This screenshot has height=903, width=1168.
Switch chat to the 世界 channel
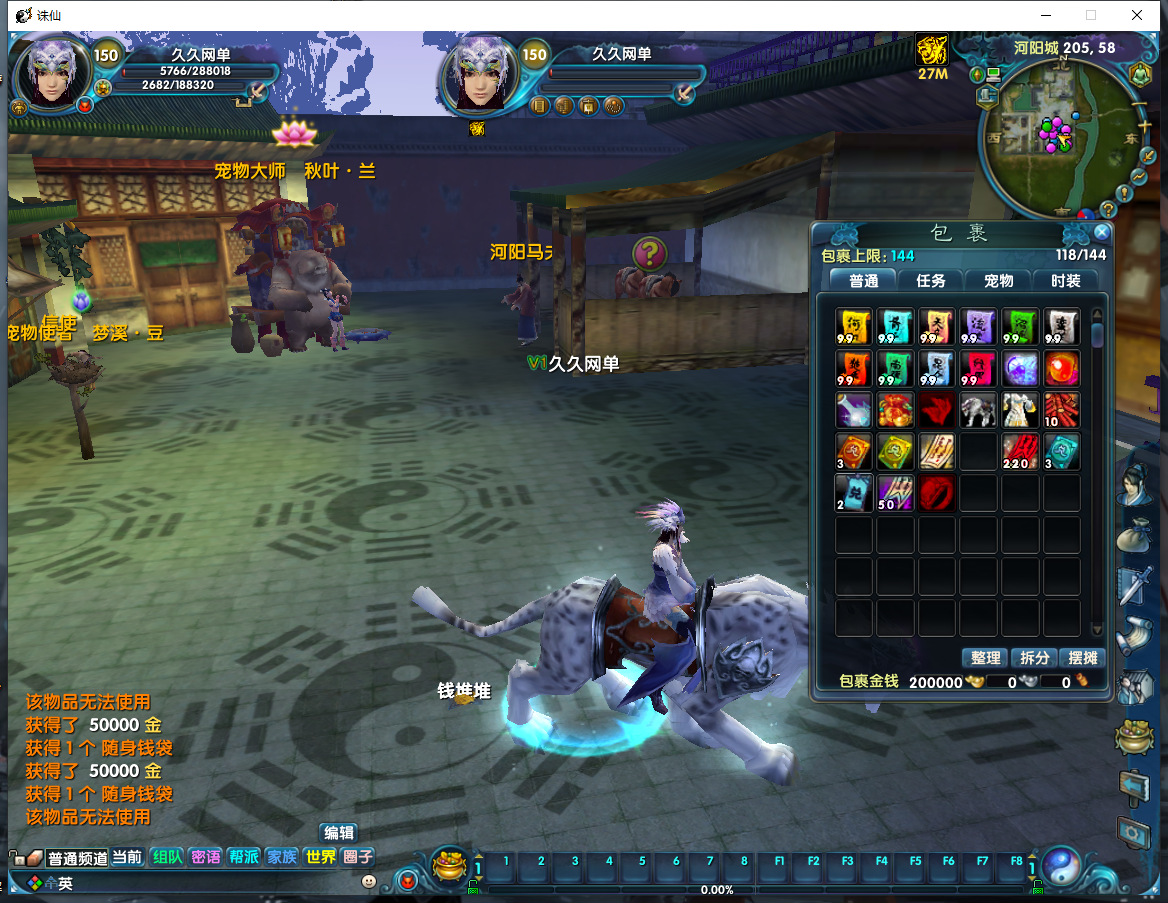coord(320,857)
